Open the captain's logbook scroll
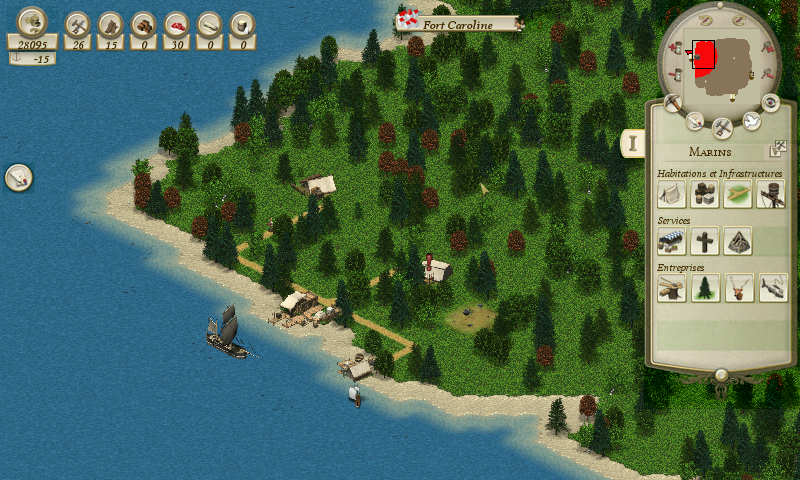This screenshot has width=800, height=480. coord(694,121)
